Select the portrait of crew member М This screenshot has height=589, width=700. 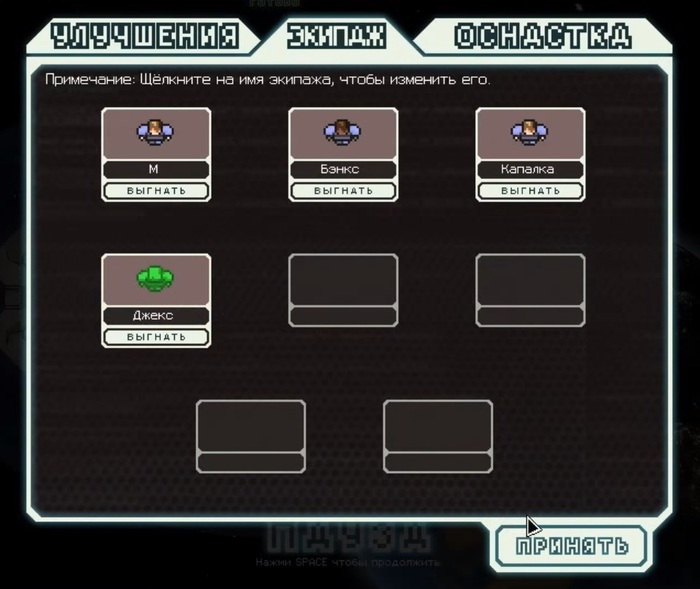pos(156,133)
